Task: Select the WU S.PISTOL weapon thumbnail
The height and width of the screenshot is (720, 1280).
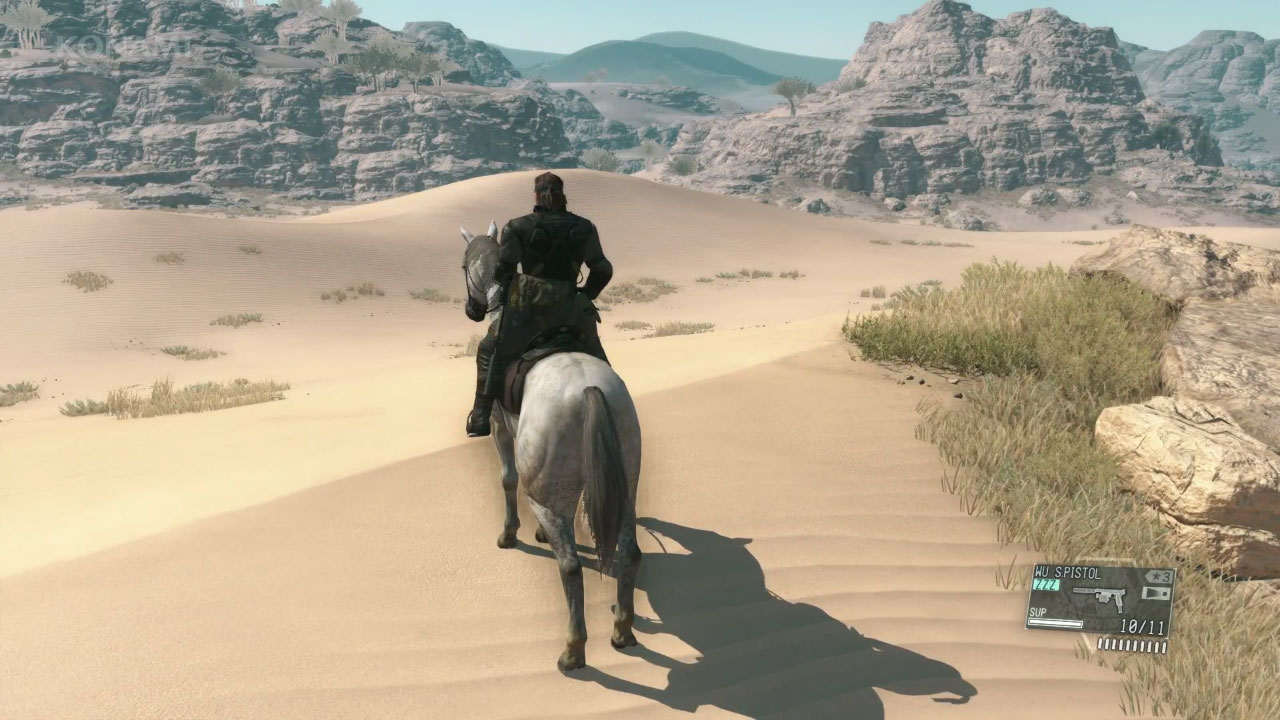Action: point(1098,597)
